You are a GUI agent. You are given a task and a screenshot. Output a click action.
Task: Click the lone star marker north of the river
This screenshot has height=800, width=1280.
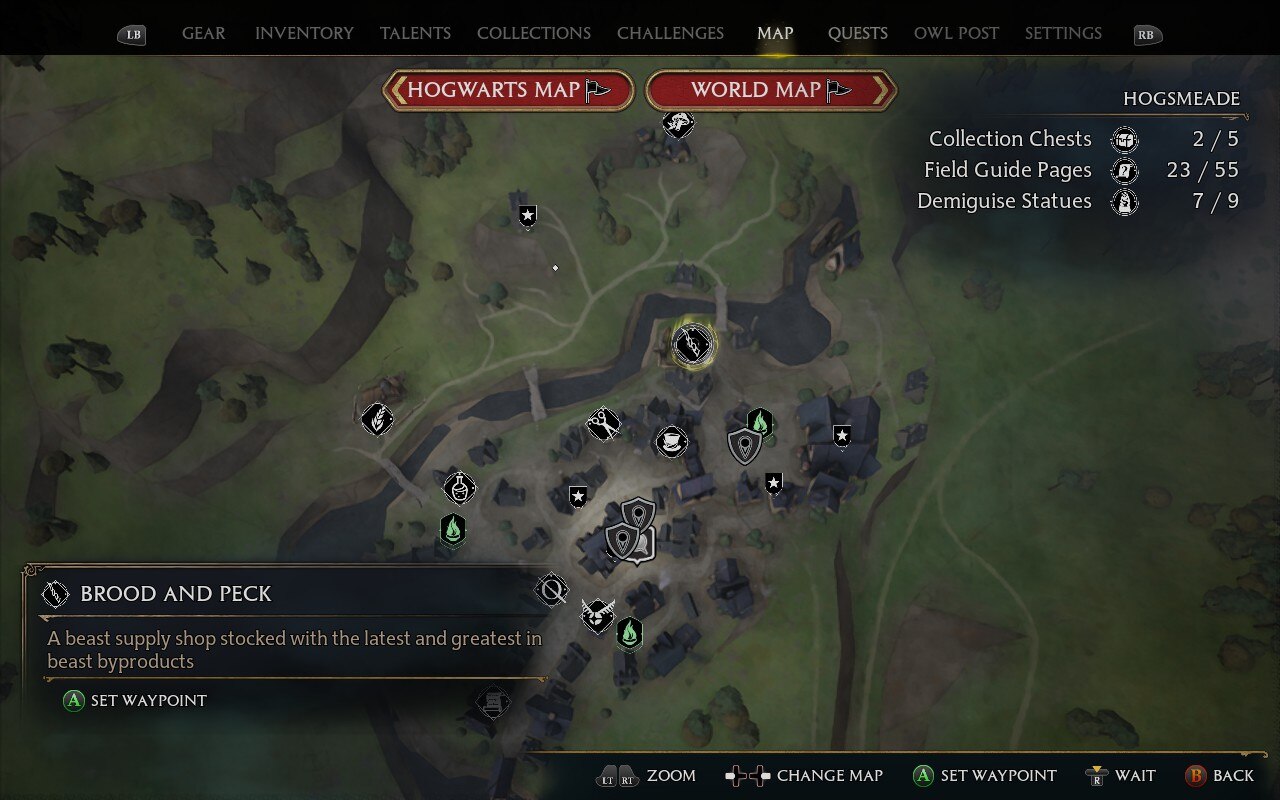click(x=527, y=215)
